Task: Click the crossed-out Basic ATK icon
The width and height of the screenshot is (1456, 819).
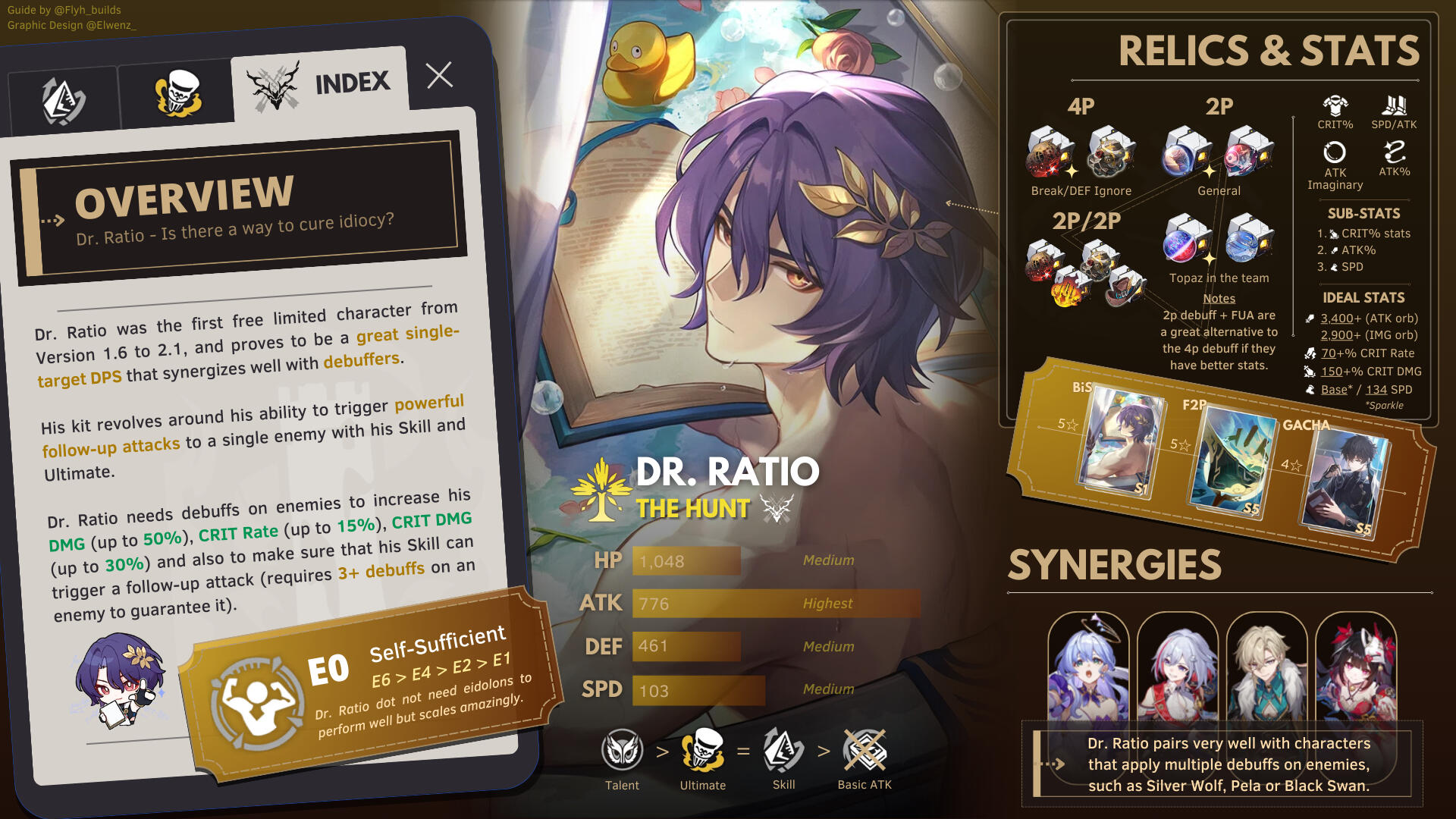Action: pyautogui.click(x=864, y=750)
